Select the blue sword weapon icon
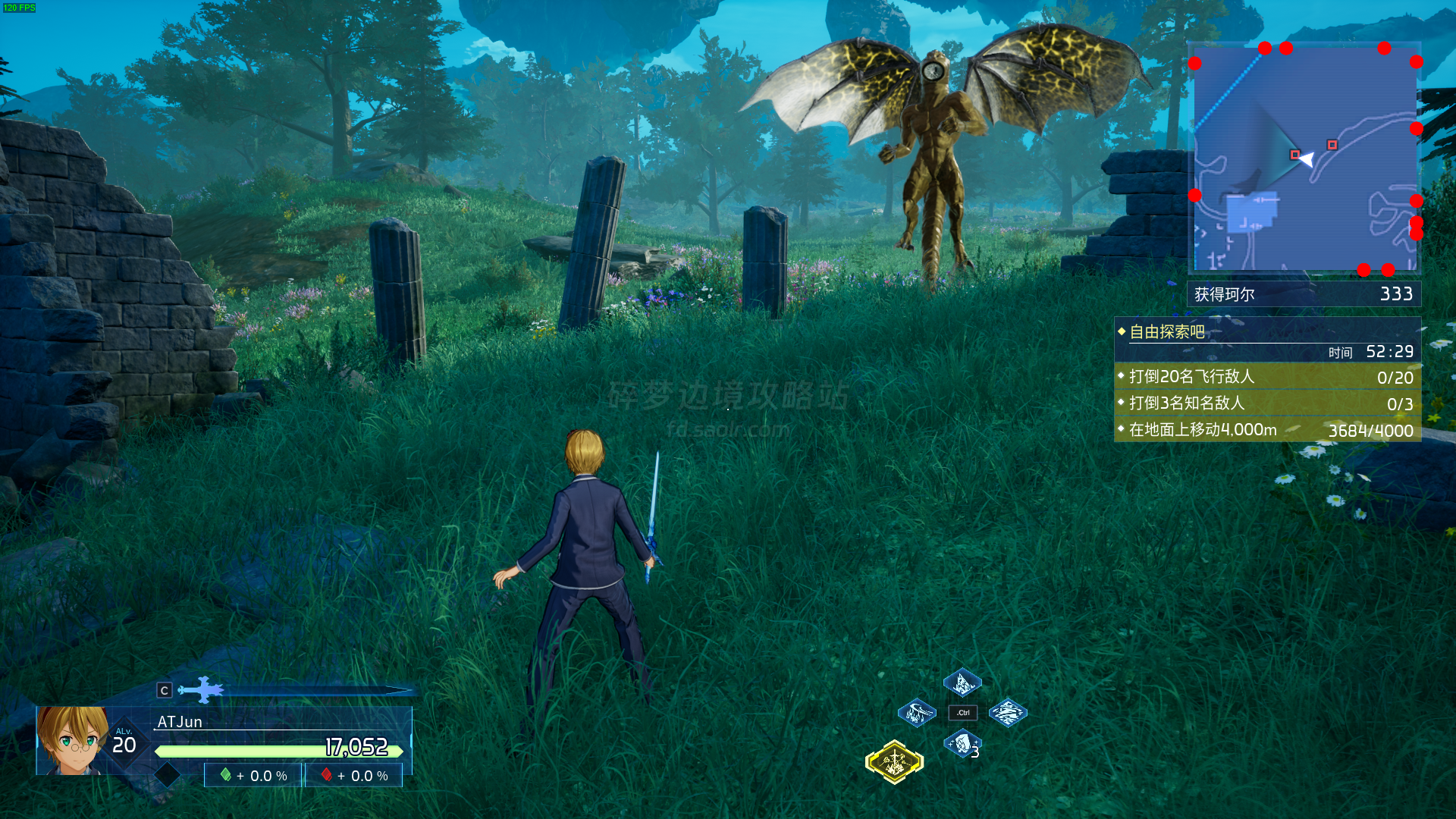The image size is (1456, 819). tap(201, 690)
